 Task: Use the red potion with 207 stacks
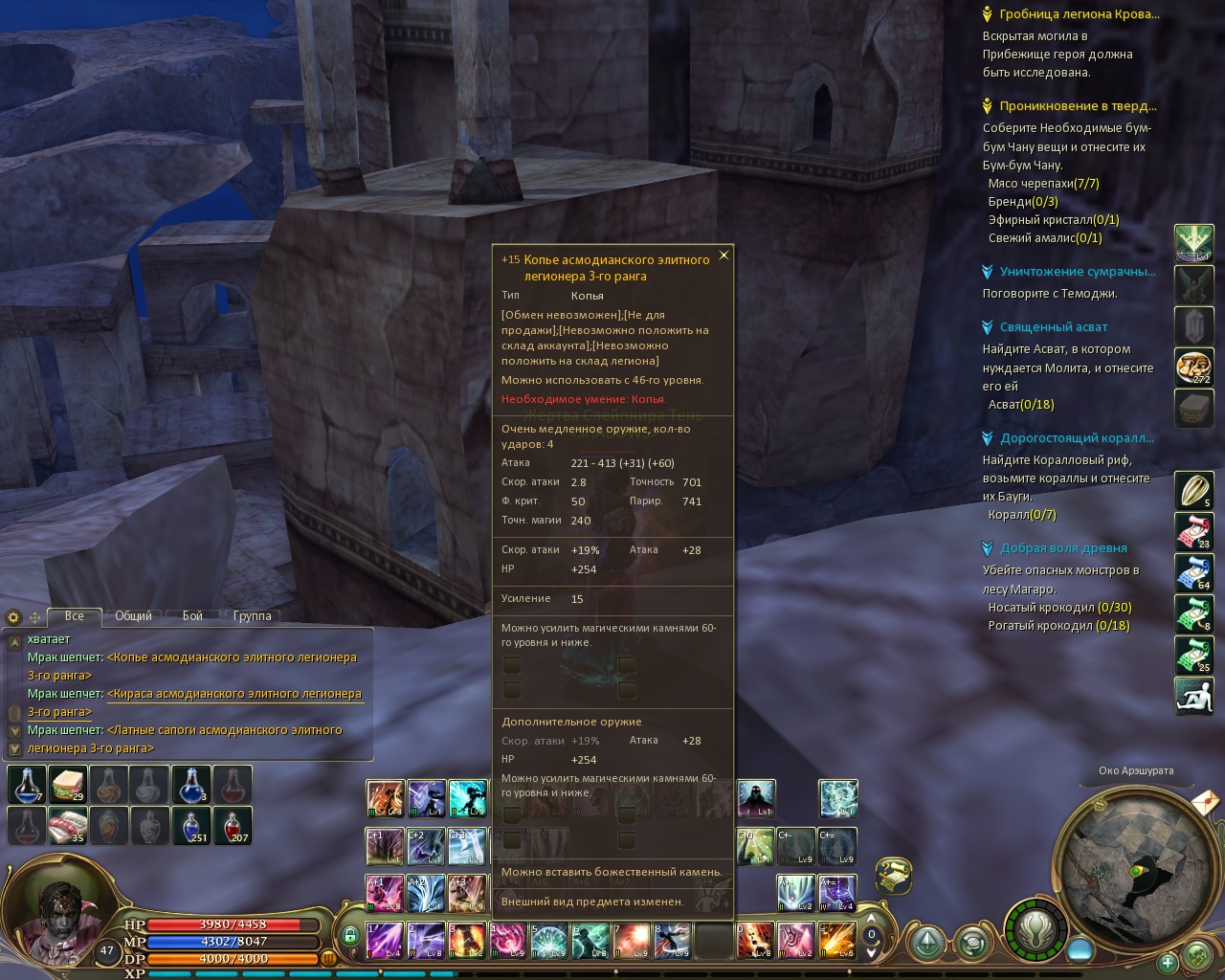pyautogui.click(x=233, y=825)
